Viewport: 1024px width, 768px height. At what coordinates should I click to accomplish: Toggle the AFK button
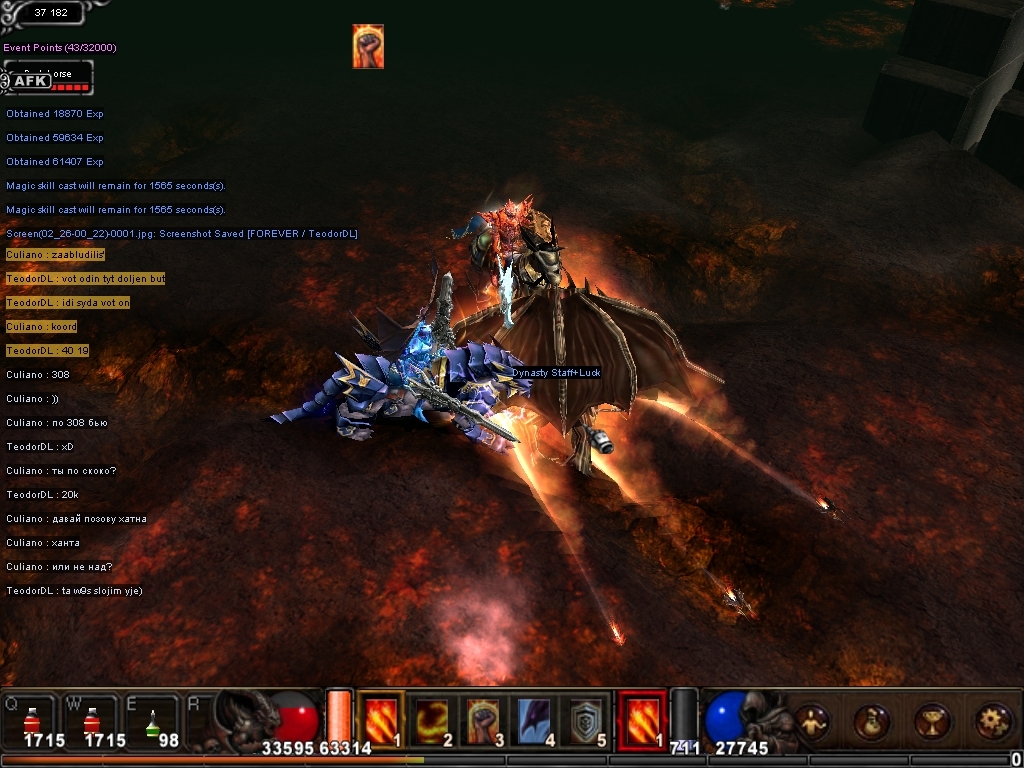pos(30,81)
